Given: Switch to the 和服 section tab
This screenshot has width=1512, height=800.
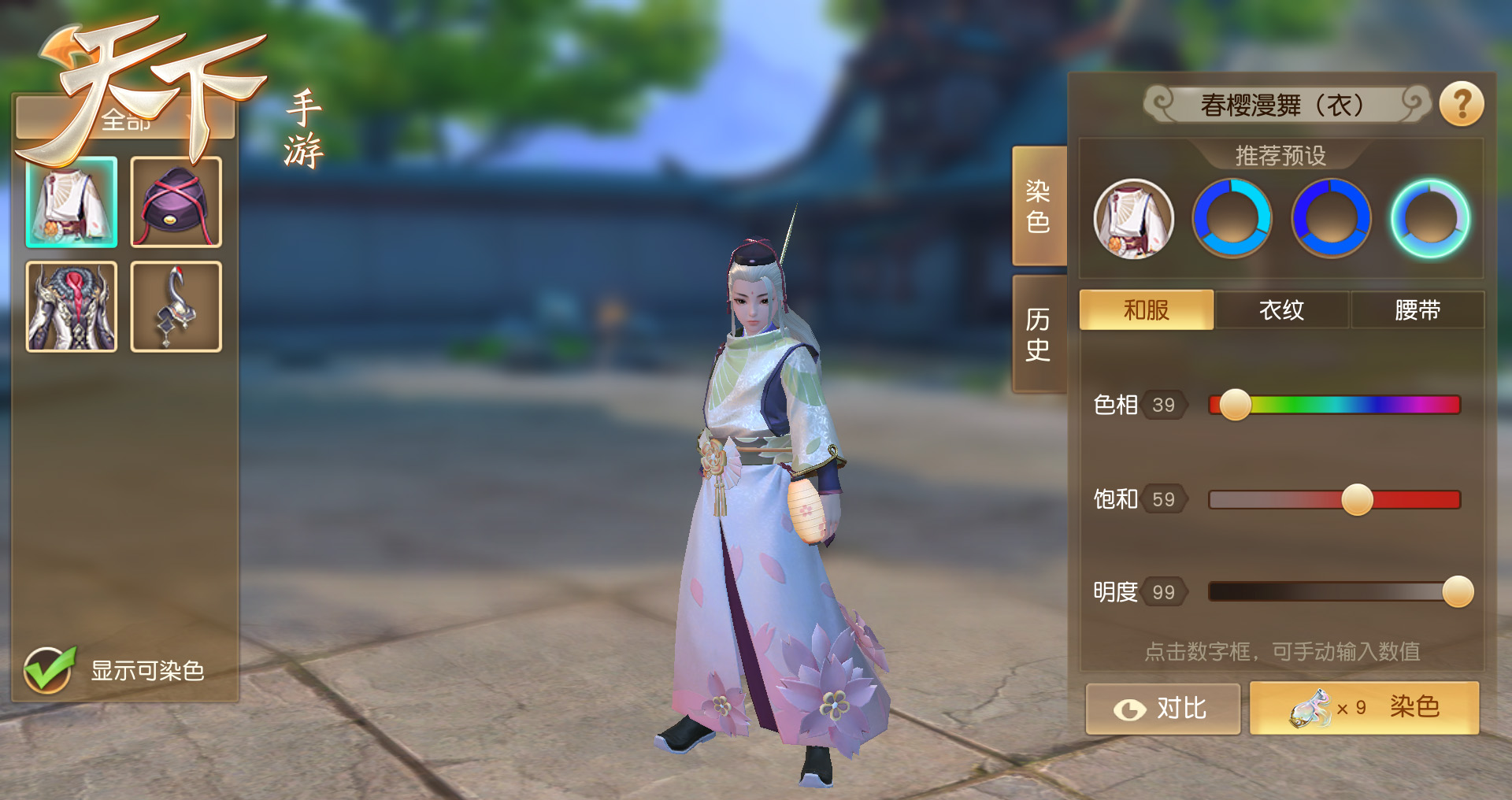Looking at the screenshot, I should pos(1146,309).
